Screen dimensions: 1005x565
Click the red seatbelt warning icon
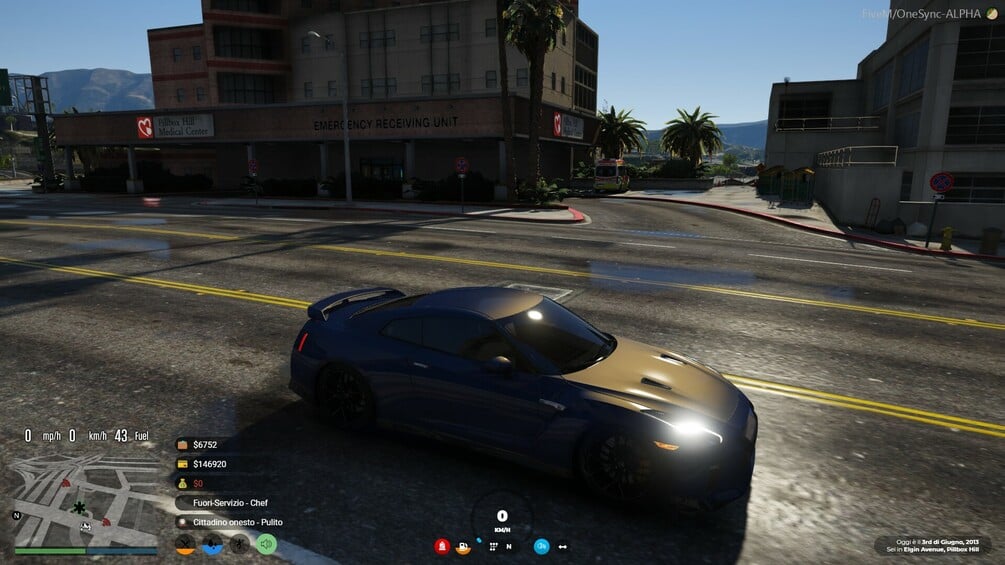tap(441, 546)
